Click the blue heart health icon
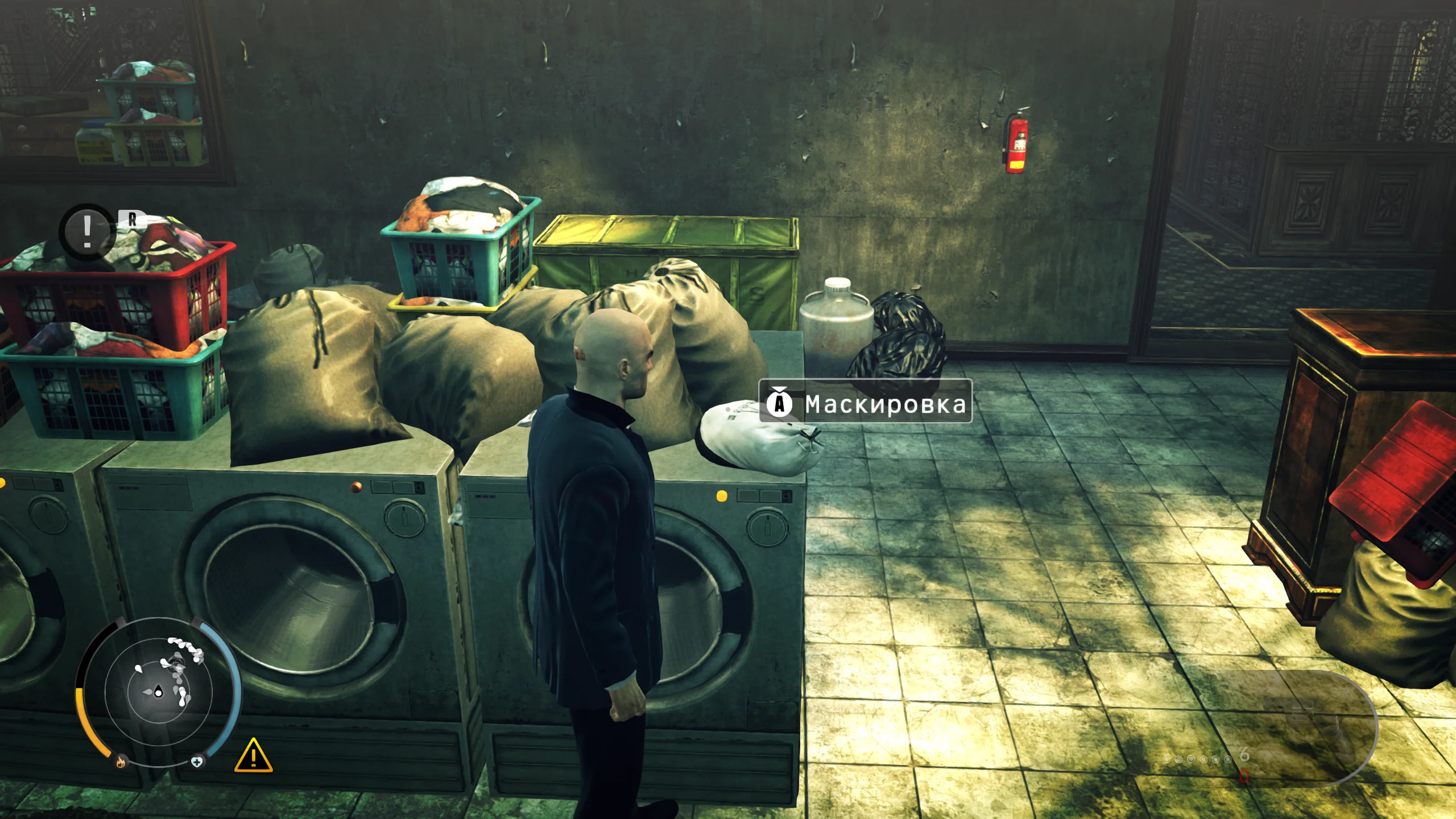 197,762
